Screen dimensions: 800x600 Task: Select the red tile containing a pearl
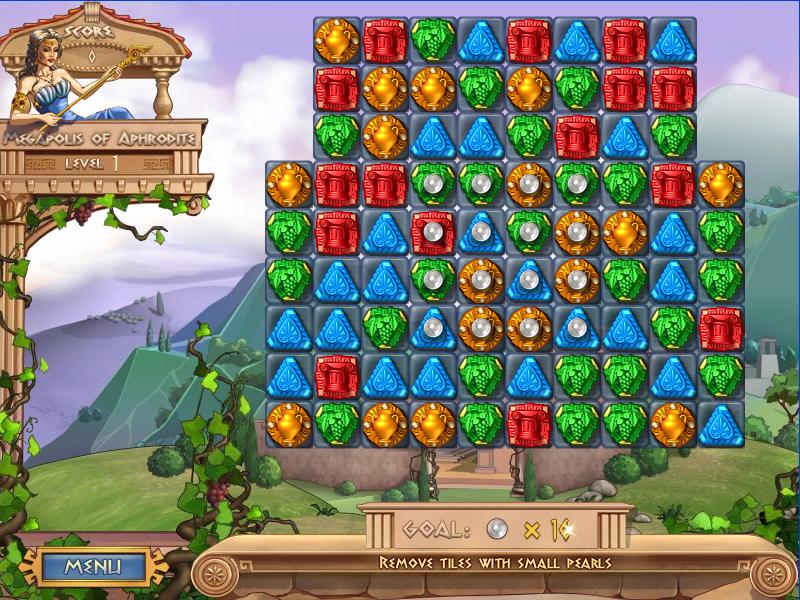[x=432, y=232]
